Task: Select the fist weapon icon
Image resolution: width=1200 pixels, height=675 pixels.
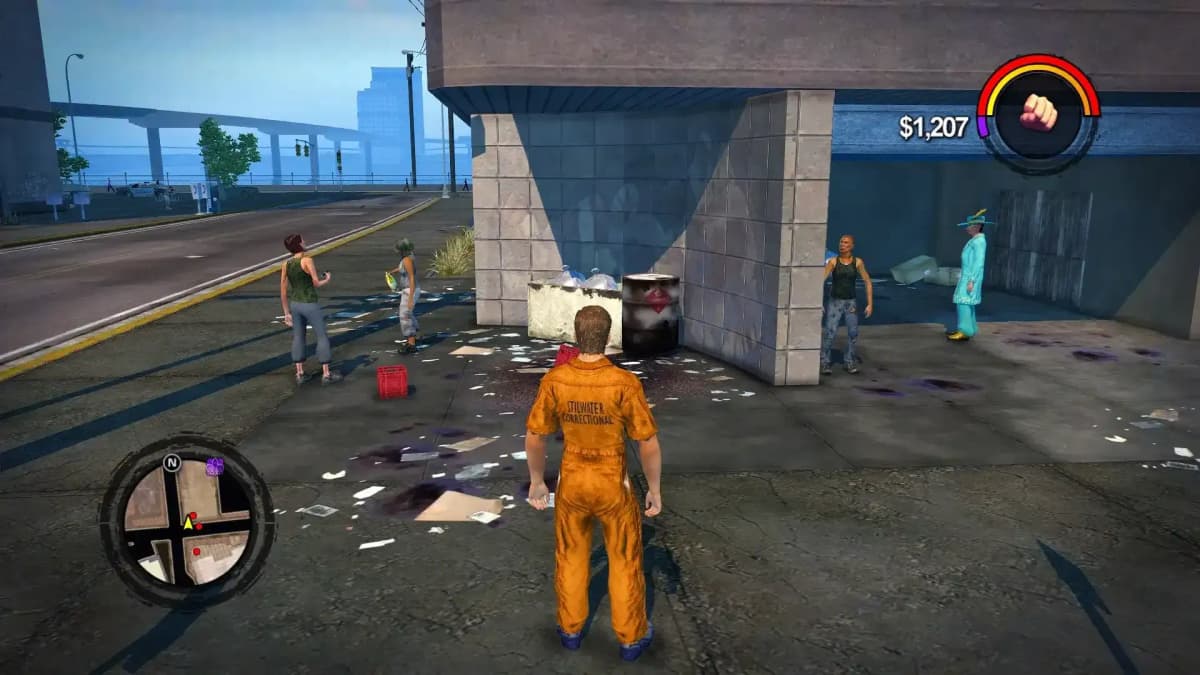Action: coord(1038,113)
